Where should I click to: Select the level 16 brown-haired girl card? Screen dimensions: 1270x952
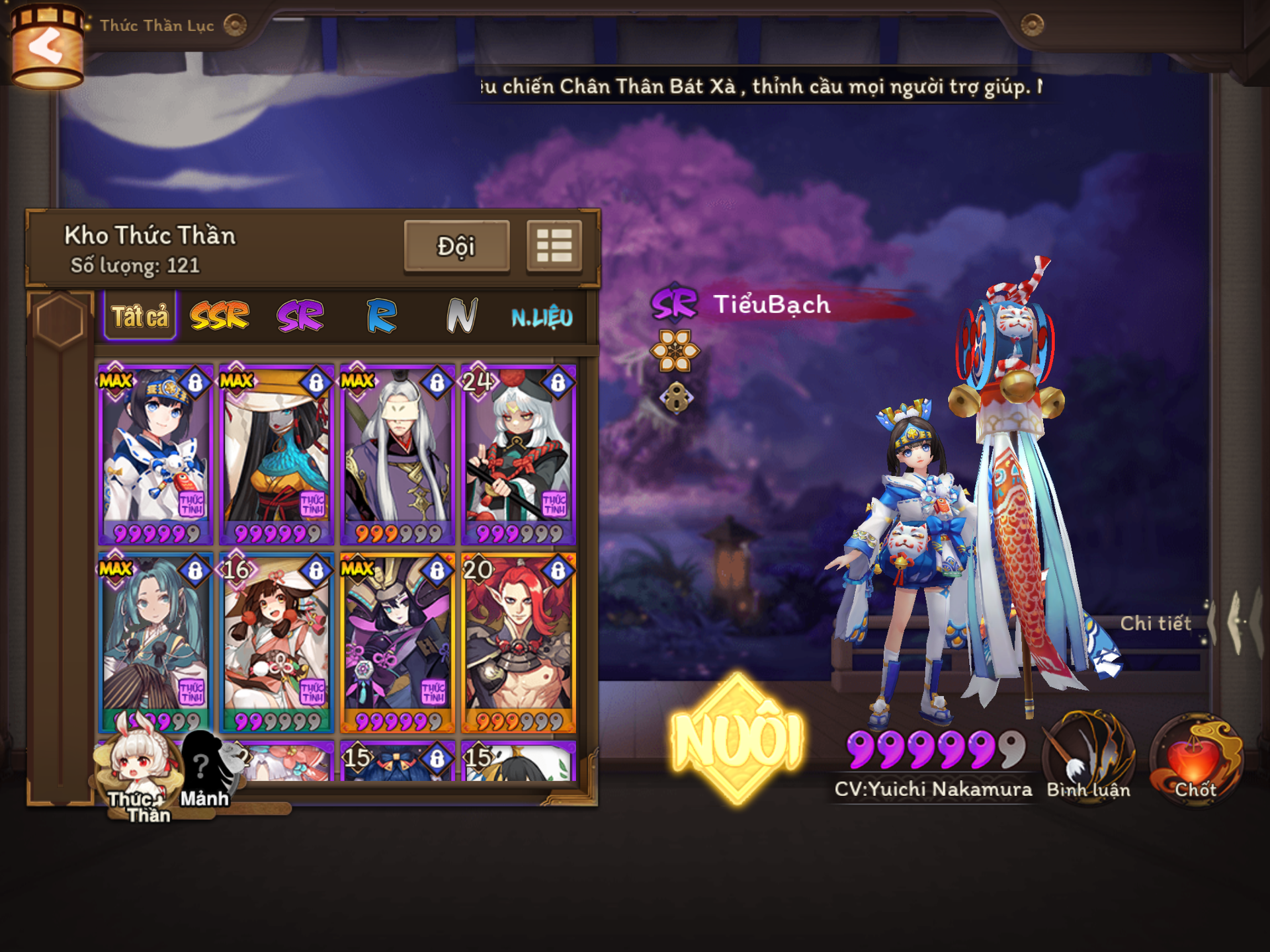tap(276, 643)
